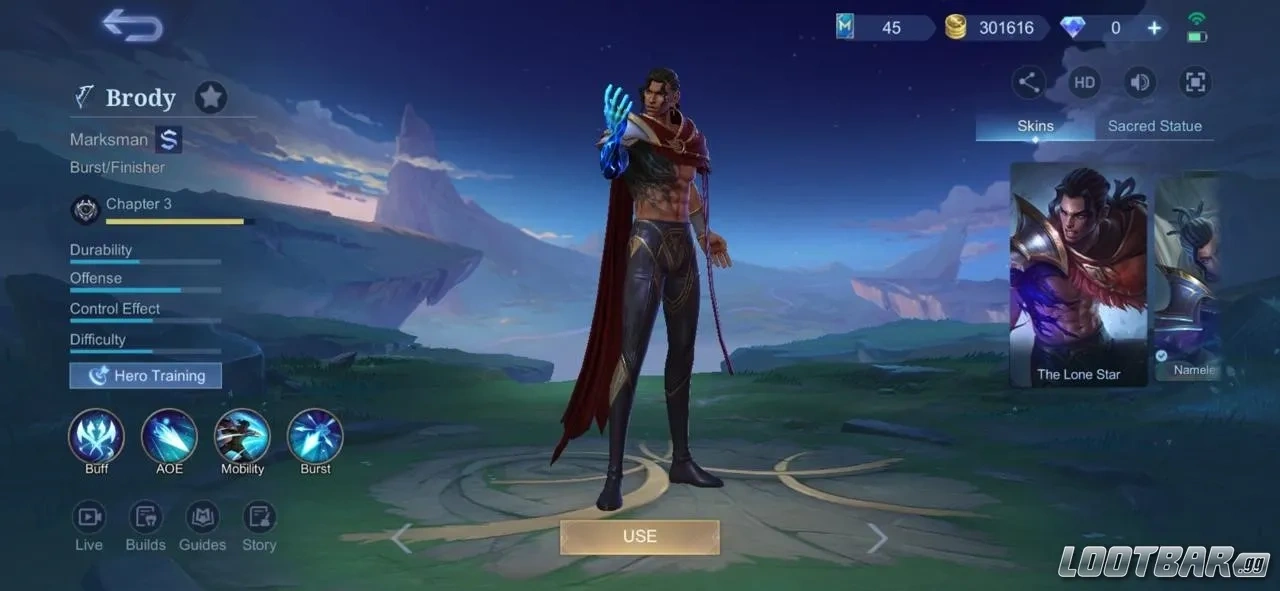Go back using the return arrow
The width and height of the screenshot is (1280, 591).
tap(133, 26)
